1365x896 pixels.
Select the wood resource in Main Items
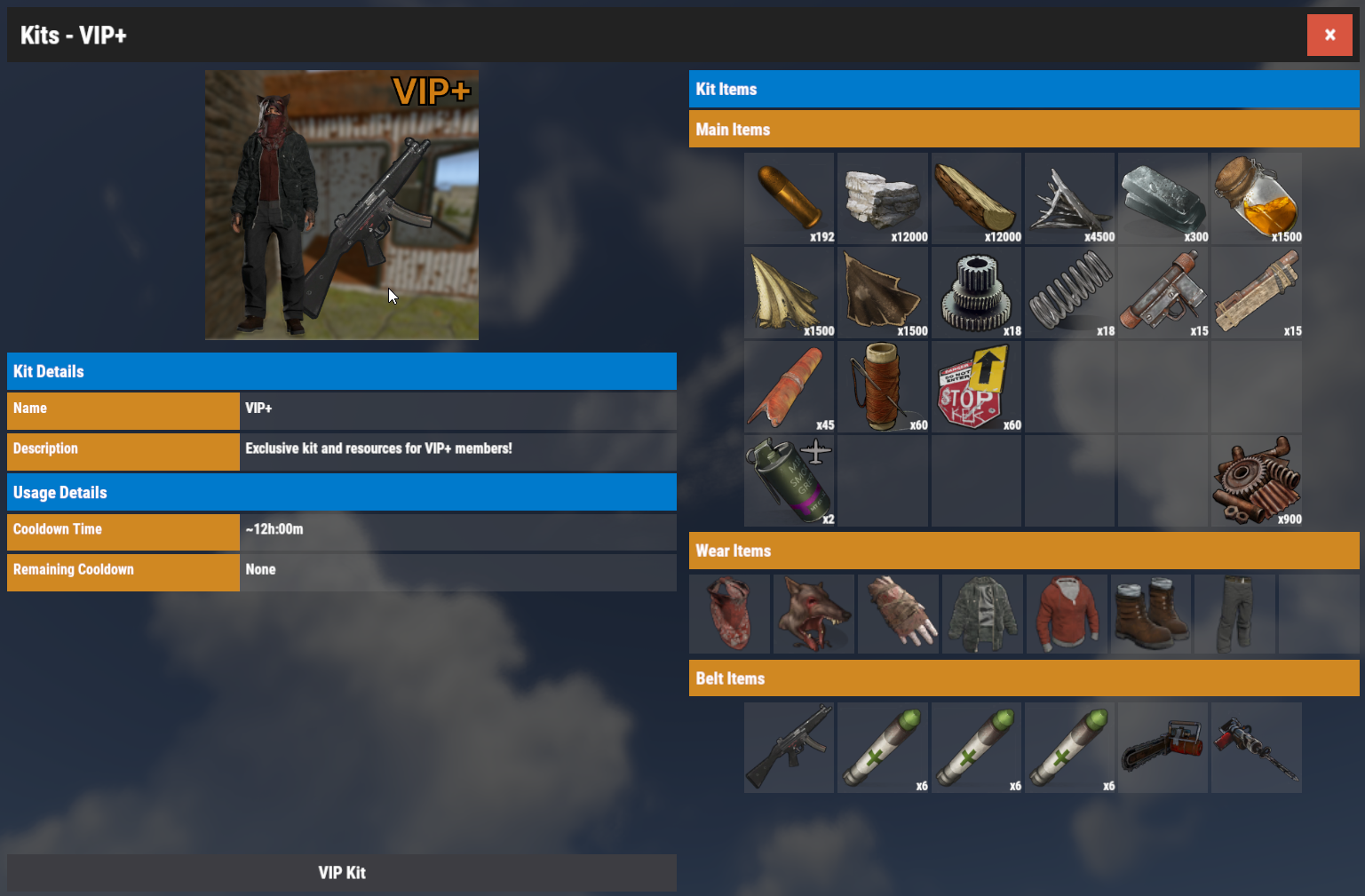pyautogui.click(x=976, y=198)
